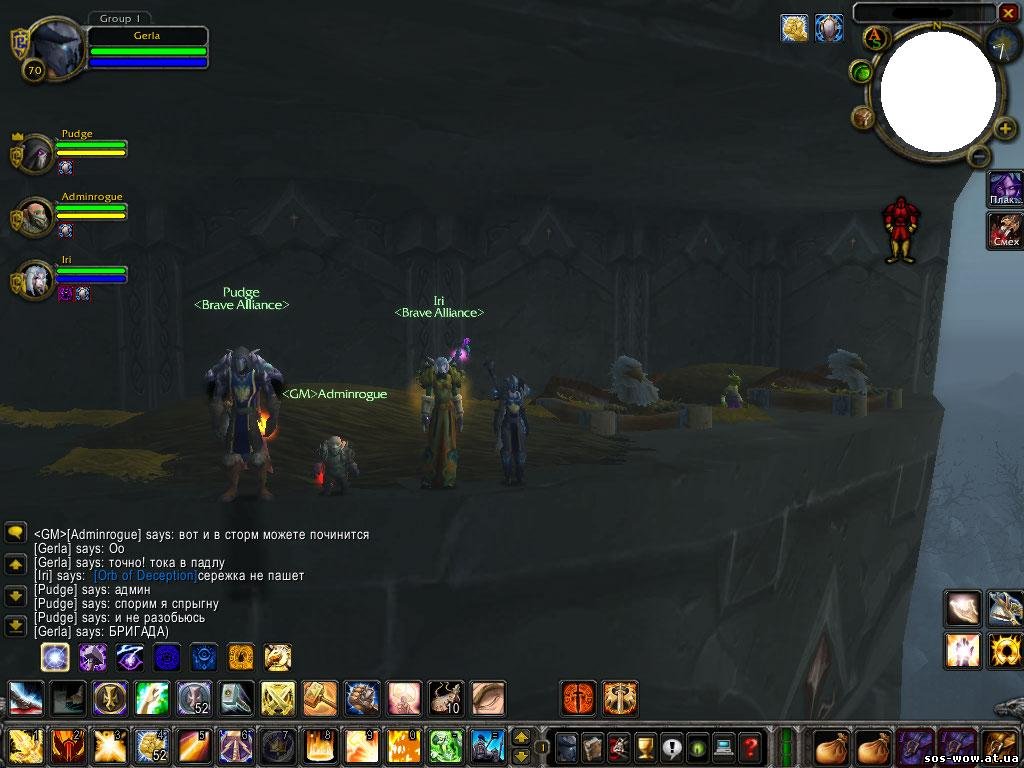Open the trophy cup micro menu button

click(x=646, y=746)
